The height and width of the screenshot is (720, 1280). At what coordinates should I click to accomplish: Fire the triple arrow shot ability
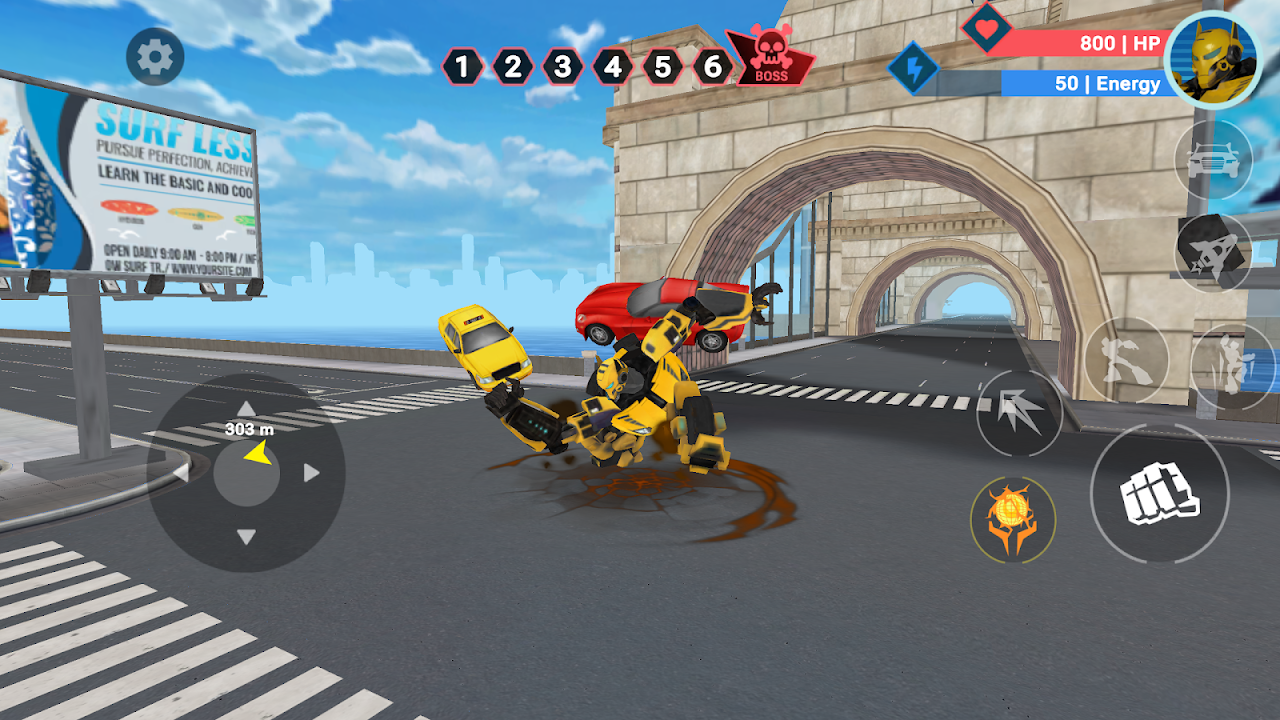(1019, 413)
